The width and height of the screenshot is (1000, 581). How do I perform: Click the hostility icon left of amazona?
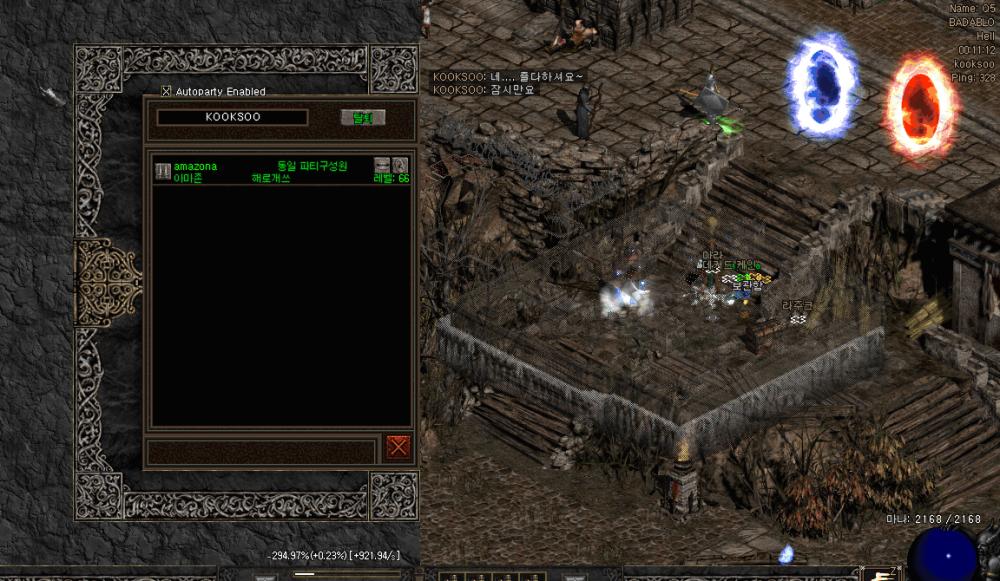[162, 171]
